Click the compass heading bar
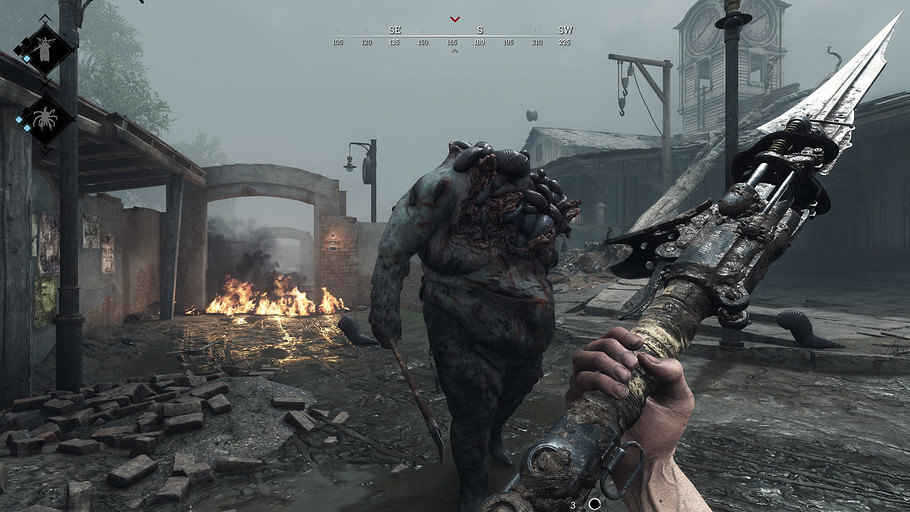Screen dimensions: 910x512 point(454,37)
